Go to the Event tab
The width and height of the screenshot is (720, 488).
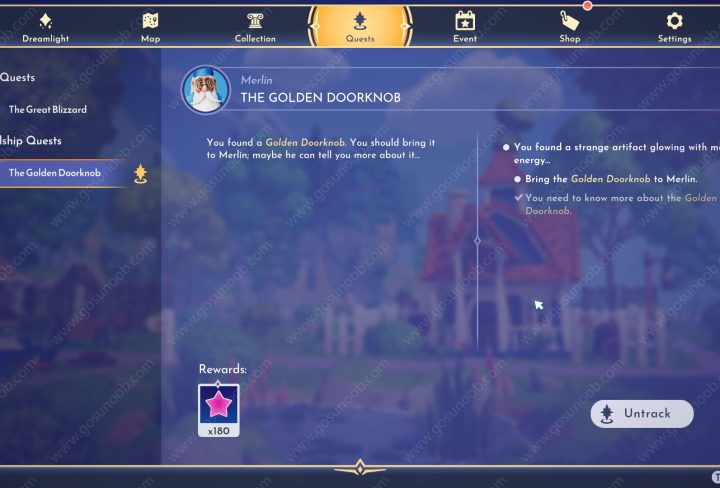[x=464, y=26]
